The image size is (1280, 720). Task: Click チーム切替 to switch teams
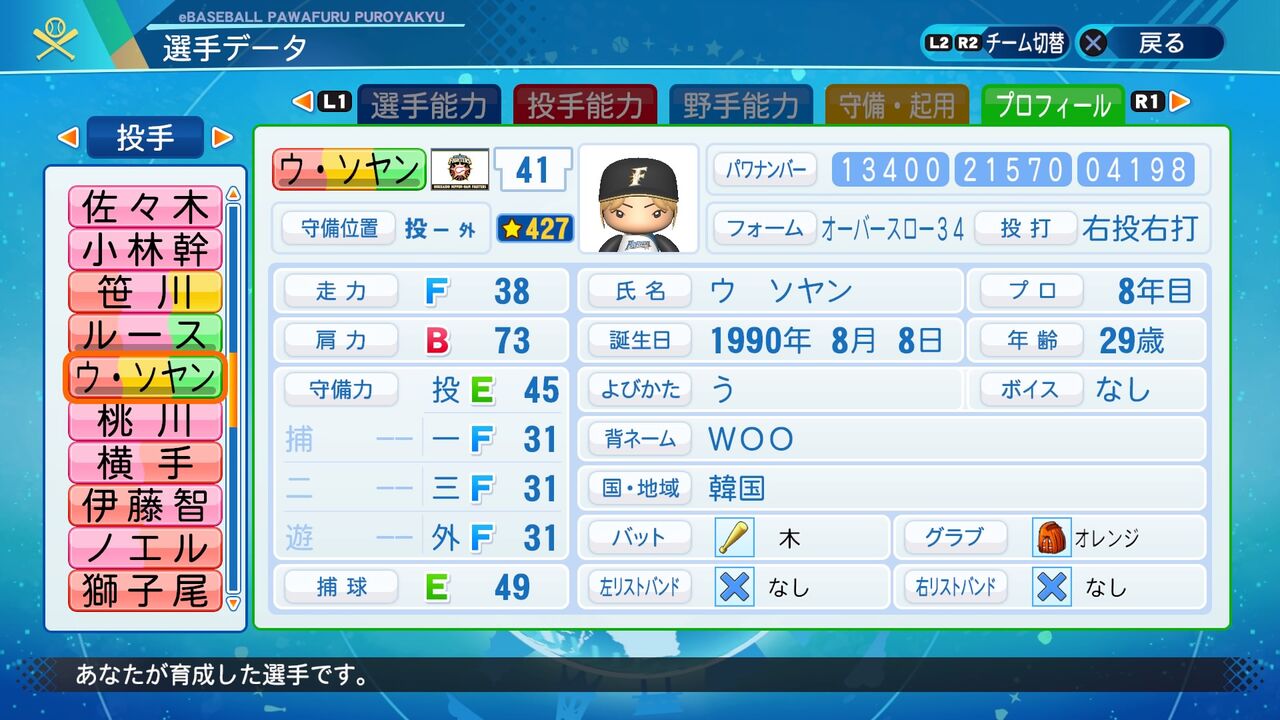click(x=1029, y=42)
